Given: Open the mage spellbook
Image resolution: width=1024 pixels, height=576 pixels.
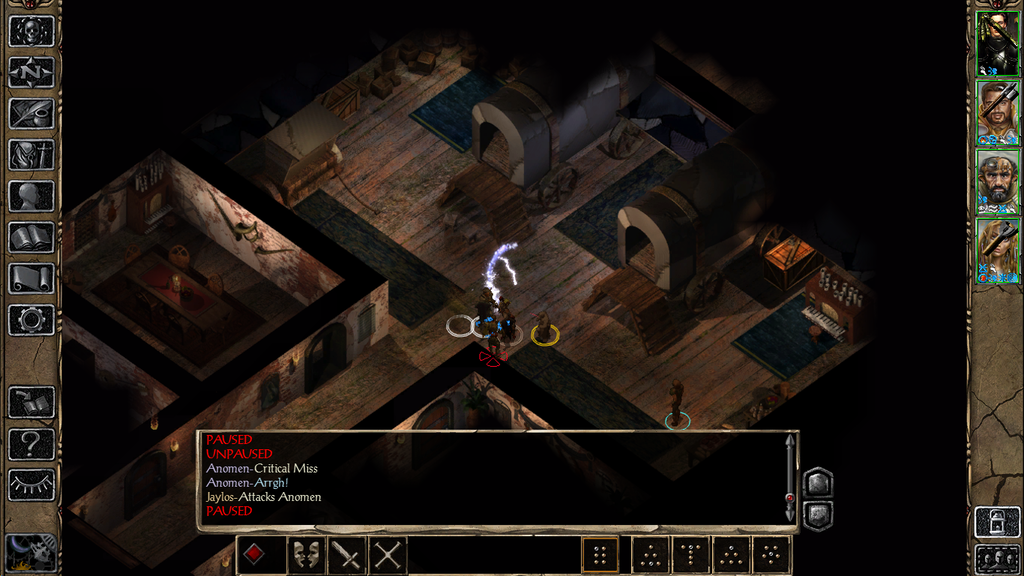Looking at the screenshot, I should click(x=31, y=237).
